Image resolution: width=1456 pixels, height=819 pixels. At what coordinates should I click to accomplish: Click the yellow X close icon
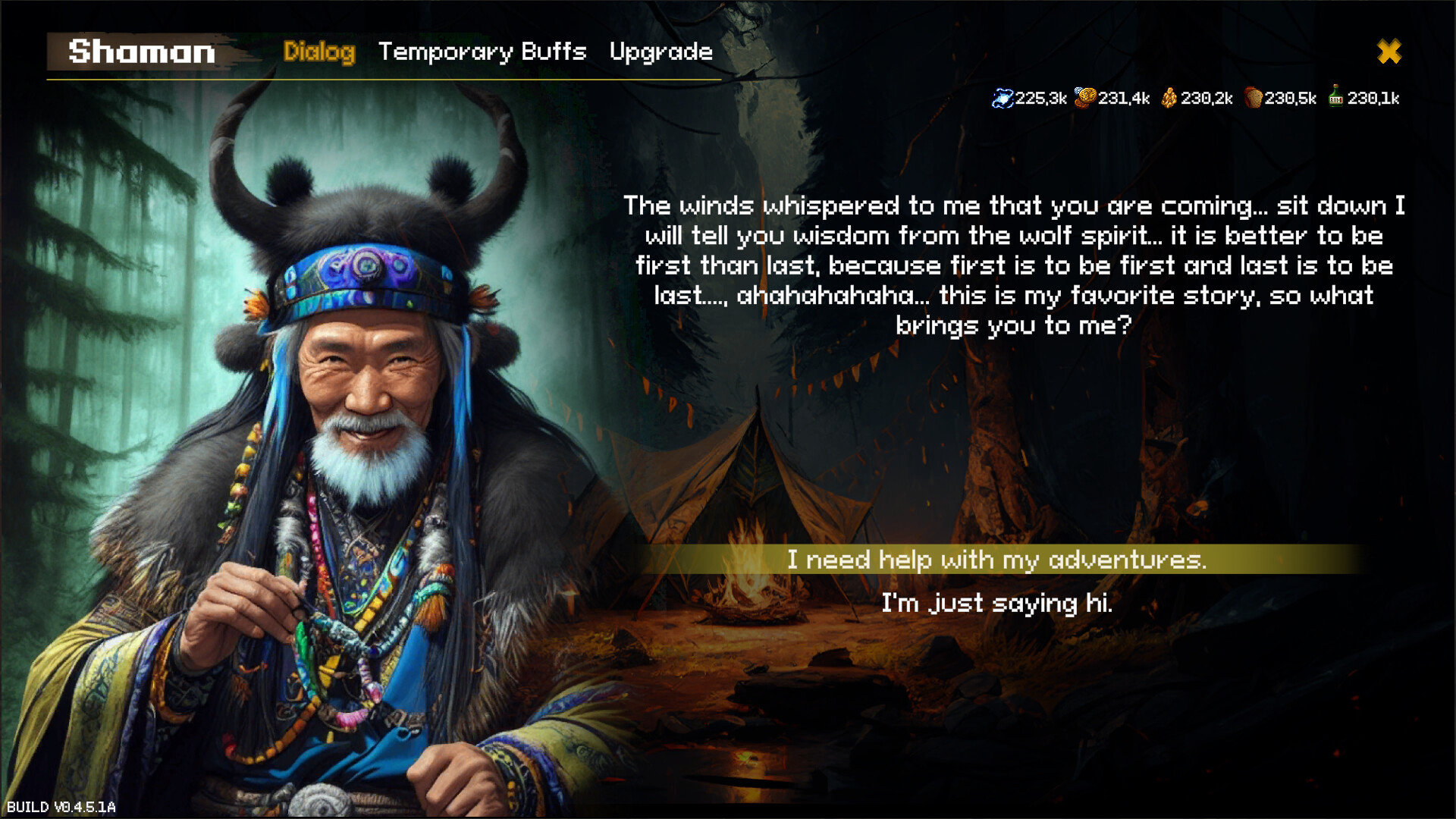[x=1389, y=52]
